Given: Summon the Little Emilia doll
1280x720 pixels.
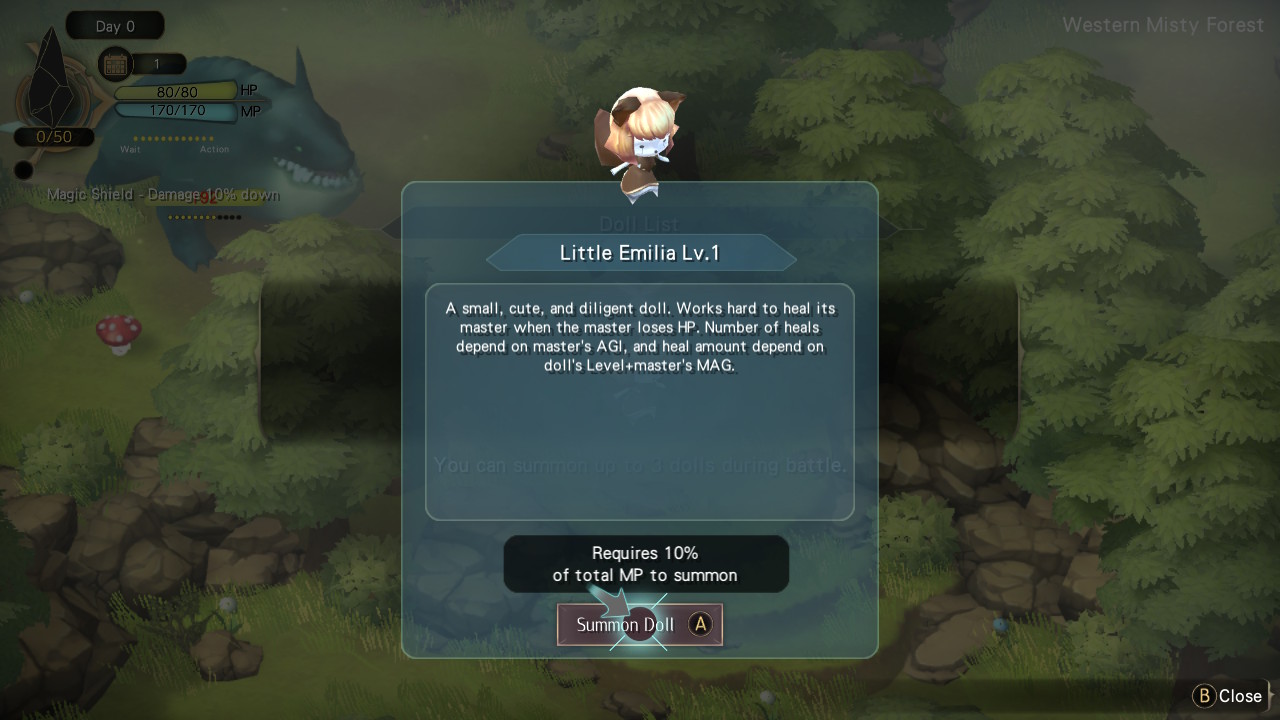Looking at the screenshot, I should tap(640, 625).
